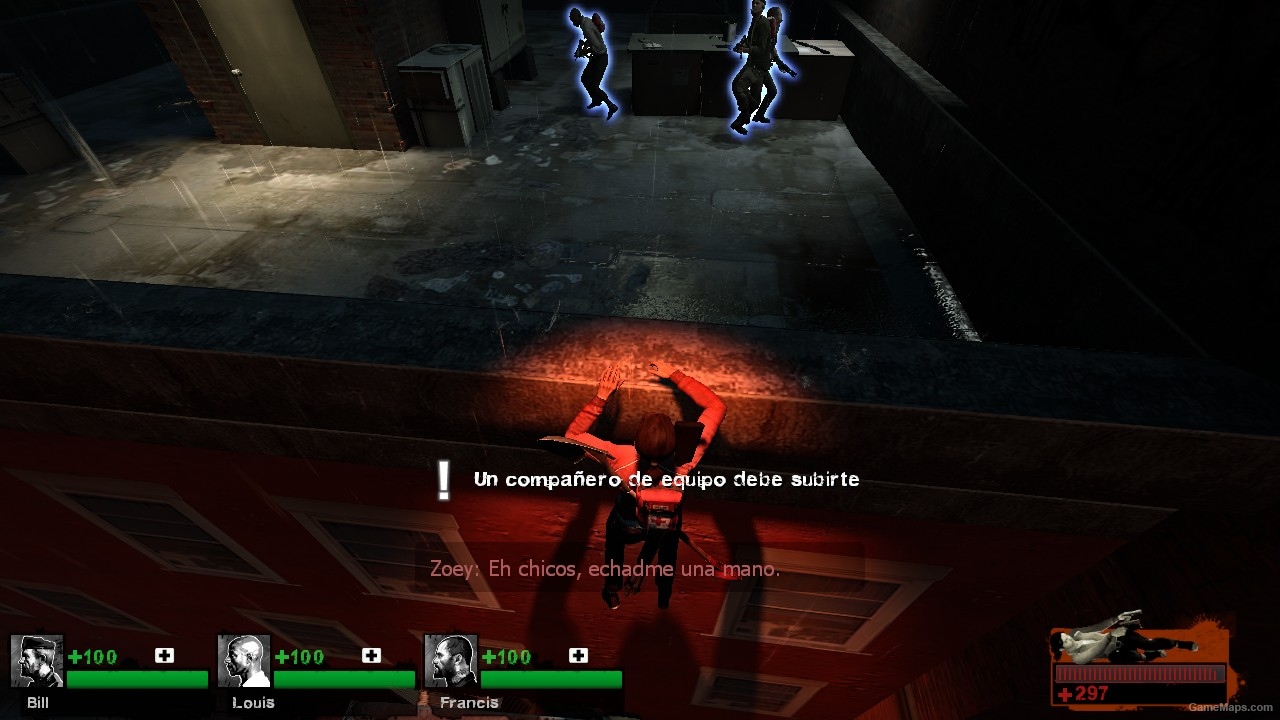This screenshot has width=1280, height=720.
Task: Select Francis's first aid kit icon
Action: click(578, 657)
